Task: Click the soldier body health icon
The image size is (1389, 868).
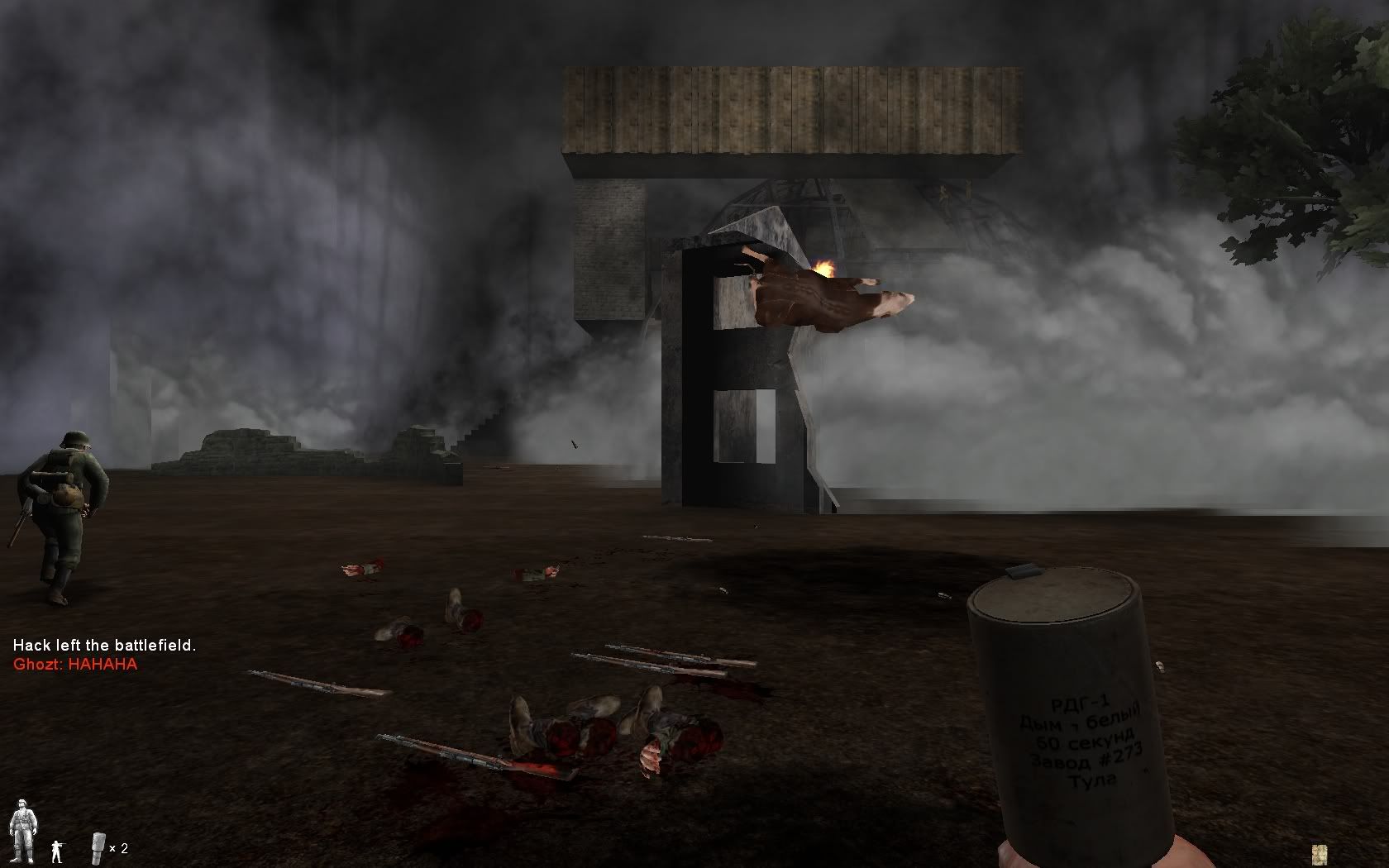Action: (x=22, y=831)
